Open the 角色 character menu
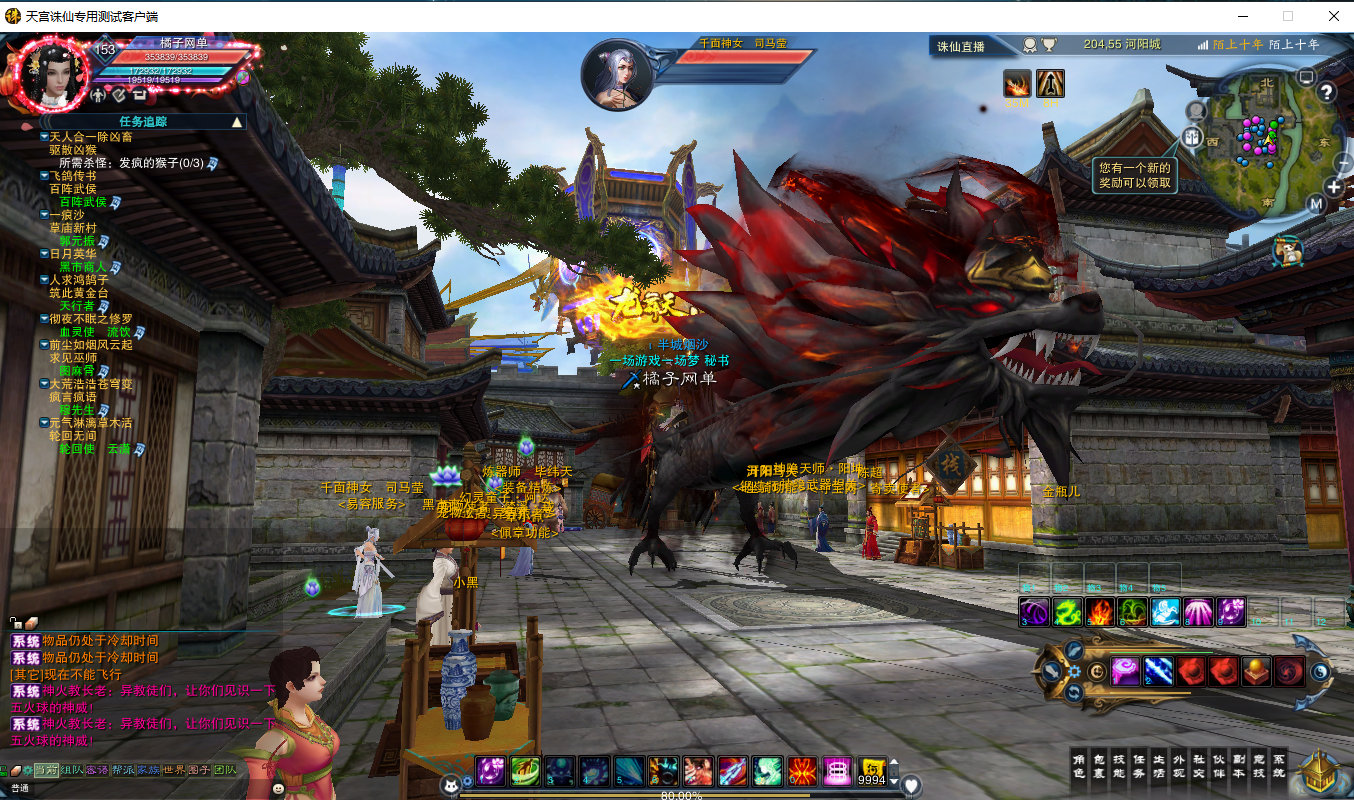Viewport: 1354px width, 800px height. 1078,765
